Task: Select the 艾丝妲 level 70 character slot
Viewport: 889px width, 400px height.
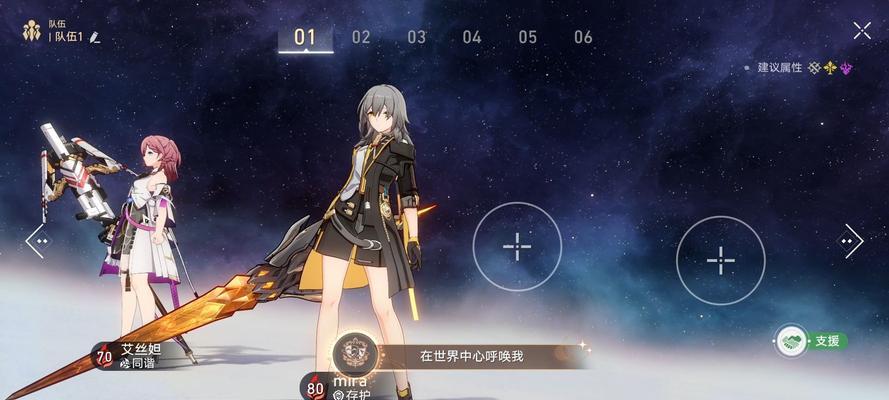Action: pyautogui.click(x=140, y=355)
